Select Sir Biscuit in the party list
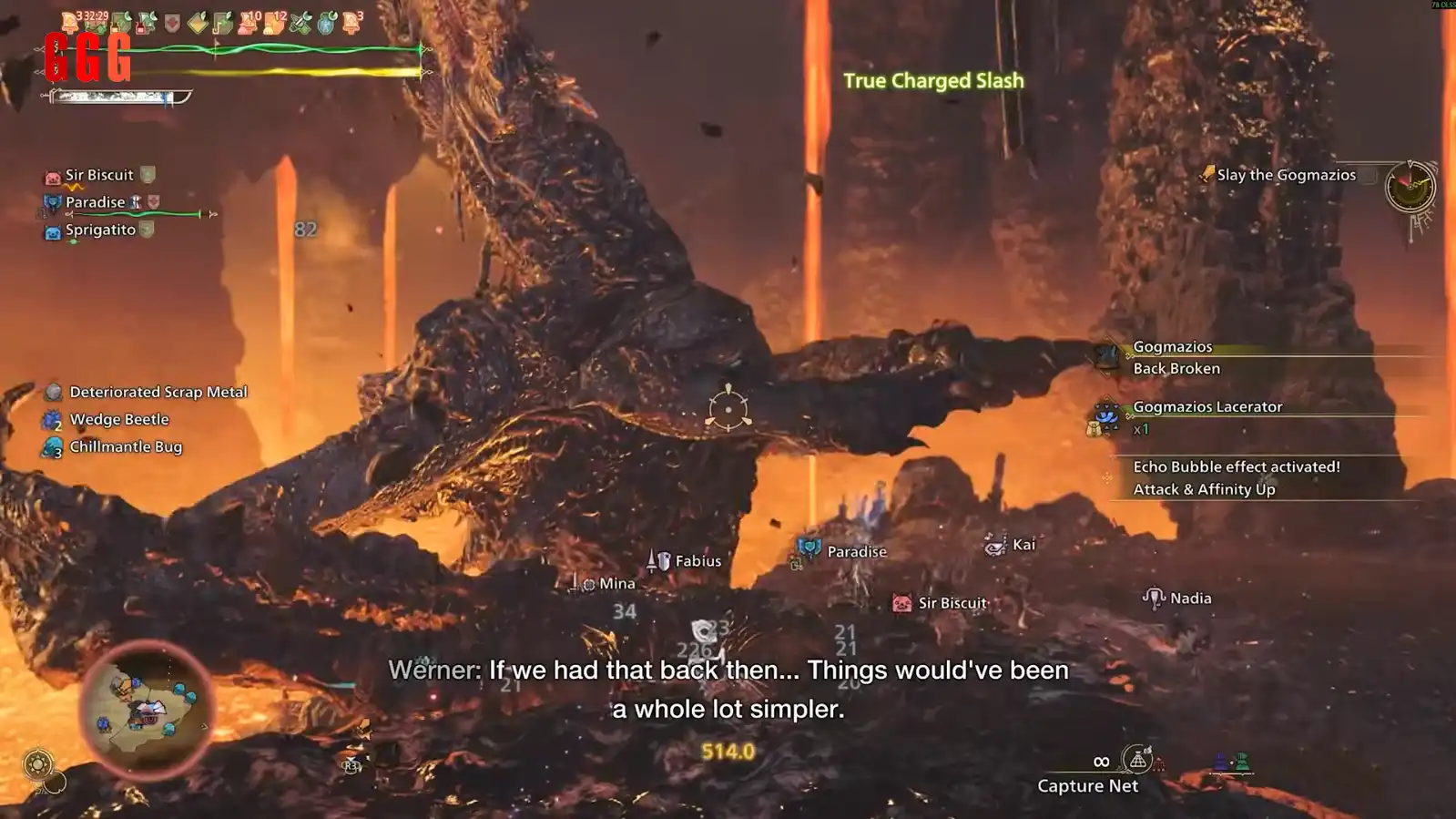Viewport: 1456px width, 819px height. (99, 175)
